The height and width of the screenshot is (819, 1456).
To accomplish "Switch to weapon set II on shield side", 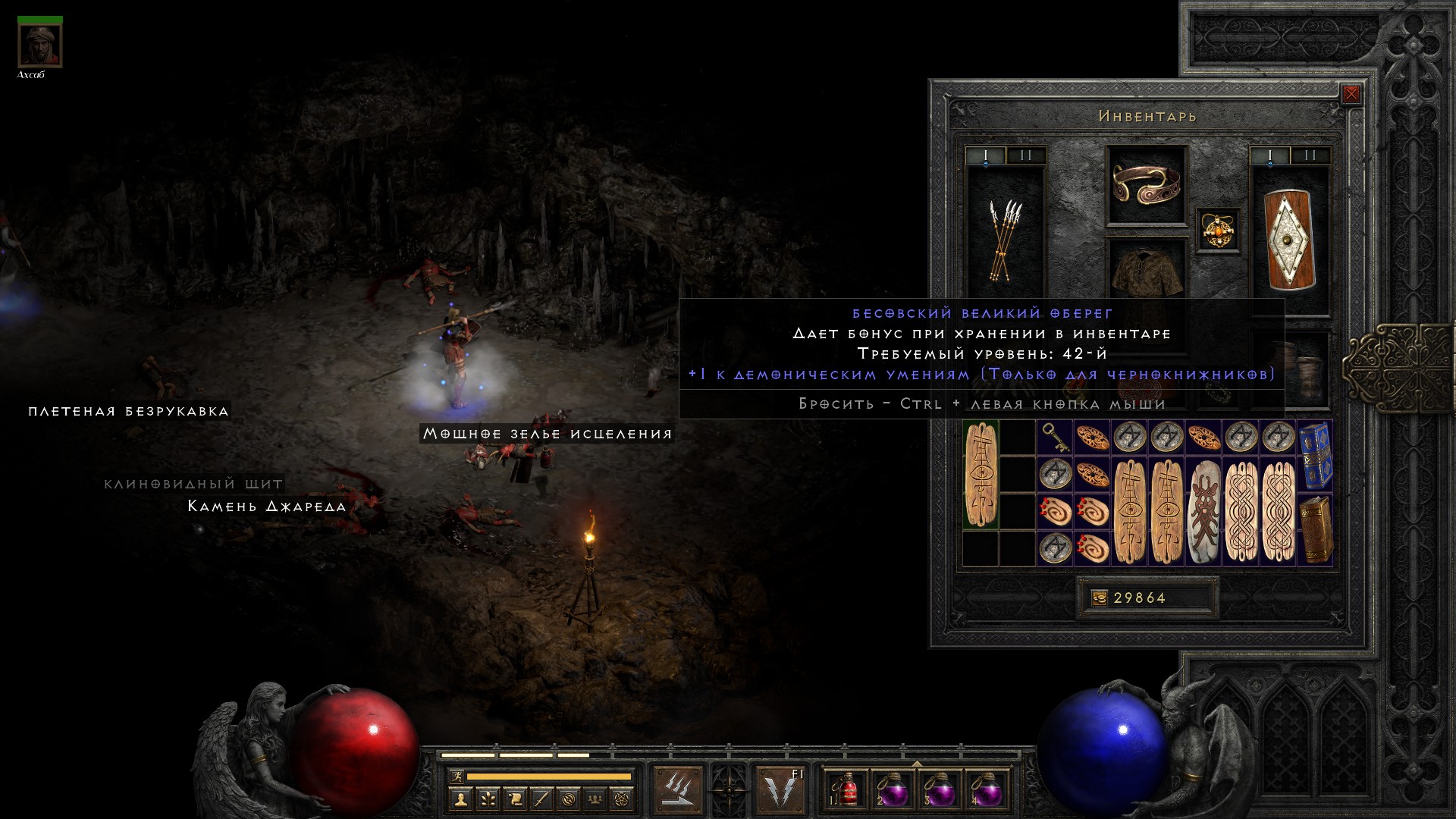I will click(1310, 155).
